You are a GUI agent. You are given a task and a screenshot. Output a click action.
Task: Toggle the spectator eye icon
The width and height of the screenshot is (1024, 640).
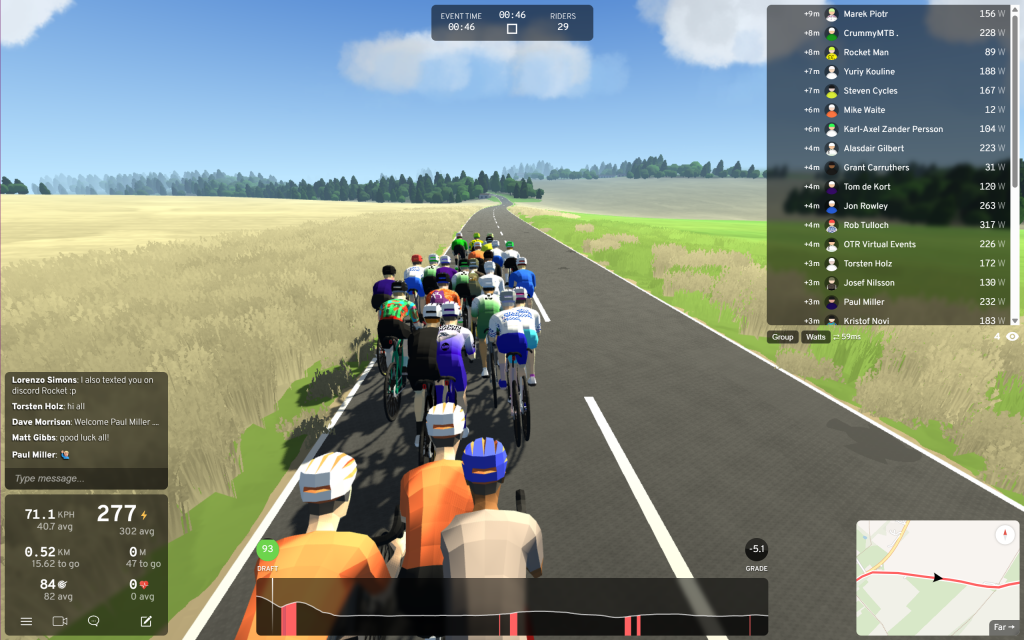tap(1012, 337)
